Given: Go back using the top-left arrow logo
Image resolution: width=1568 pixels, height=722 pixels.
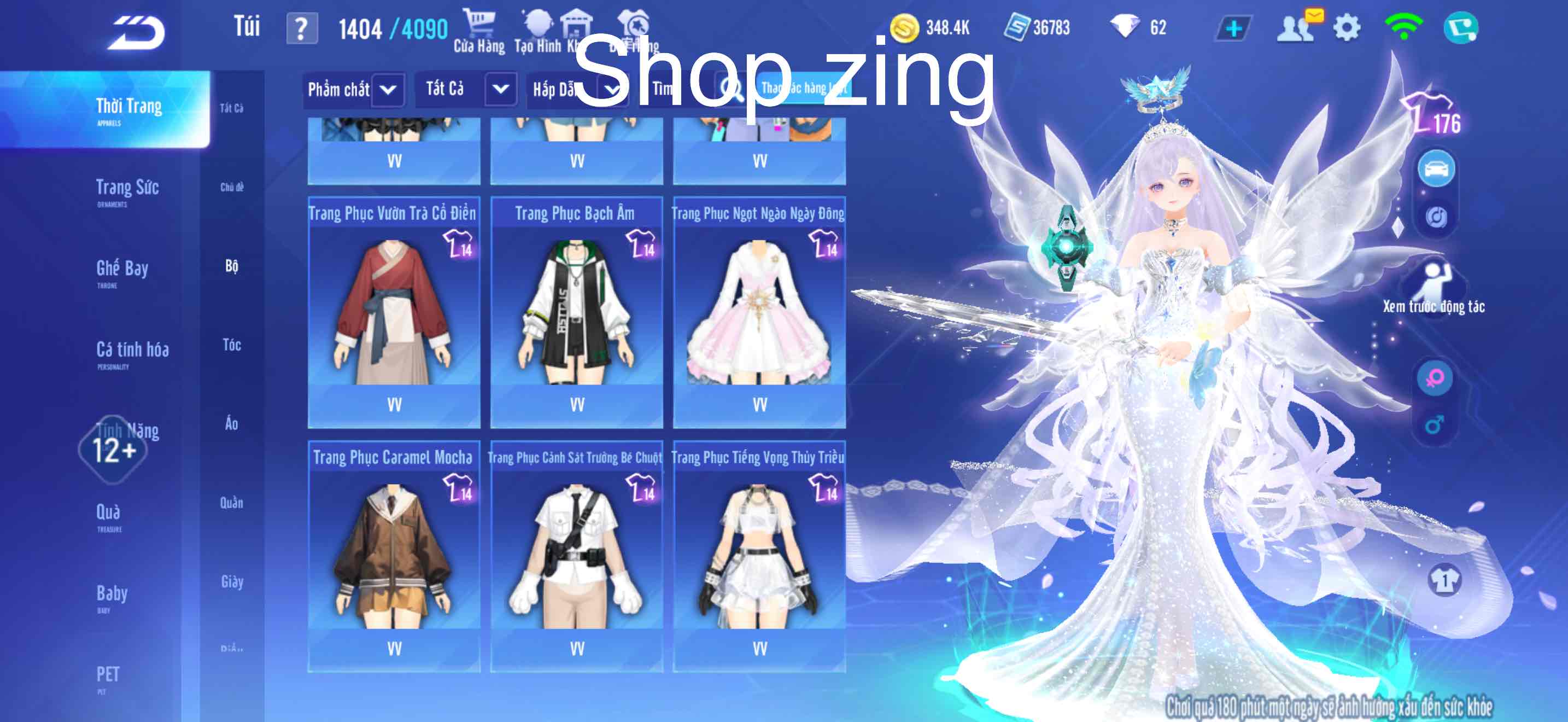Looking at the screenshot, I should (136, 32).
